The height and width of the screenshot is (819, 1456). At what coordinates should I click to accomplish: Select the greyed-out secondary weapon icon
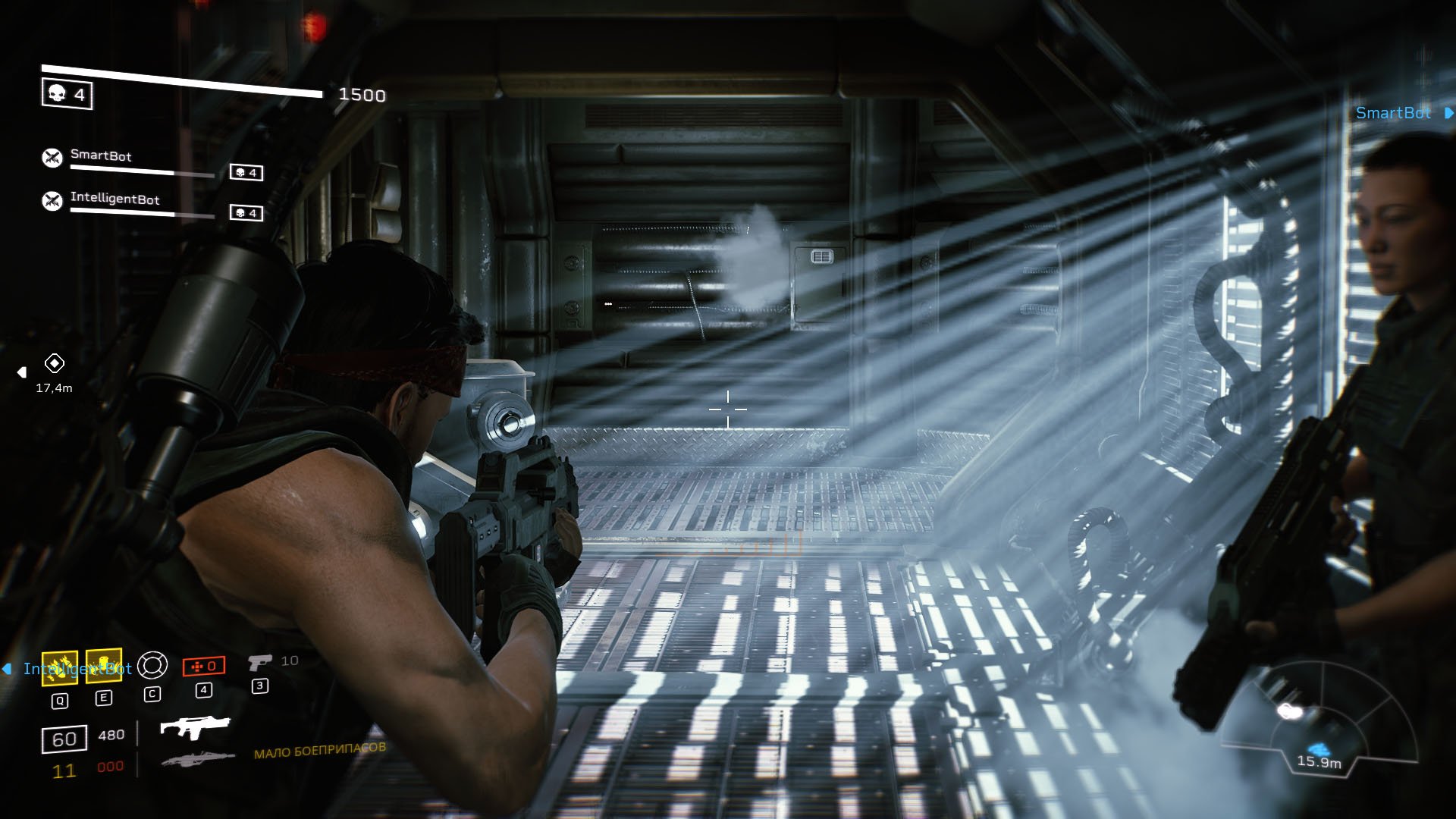point(197,759)
